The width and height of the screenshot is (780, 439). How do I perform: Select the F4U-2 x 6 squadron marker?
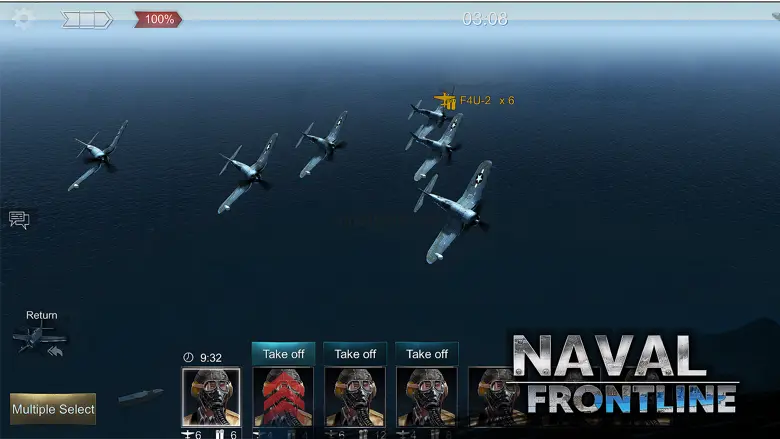(445, 100)
